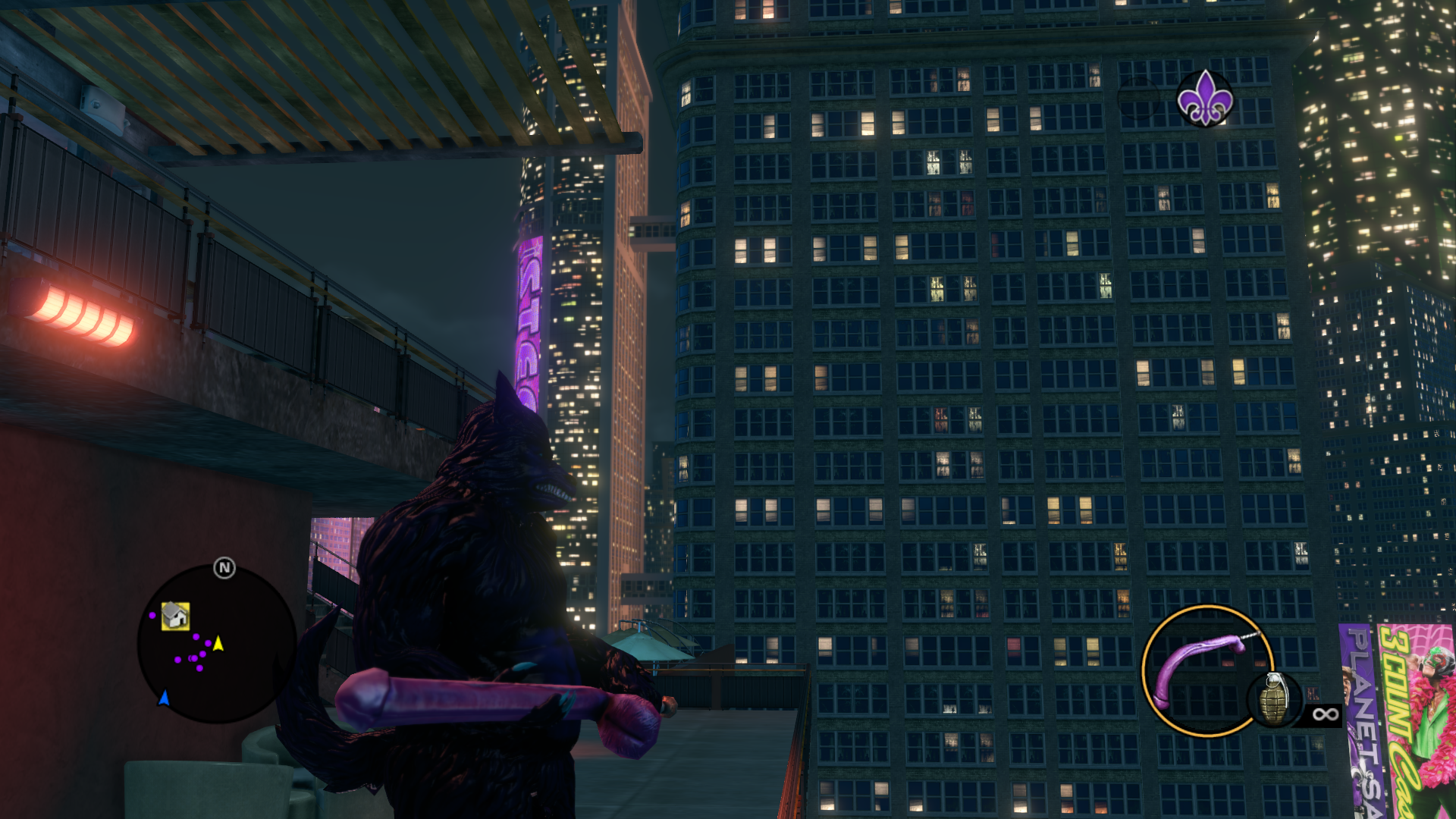The width and height of the screenshot is (1456, 819).
Task: Click the minimap north compass indicator
Action: [x=224, y=568]
